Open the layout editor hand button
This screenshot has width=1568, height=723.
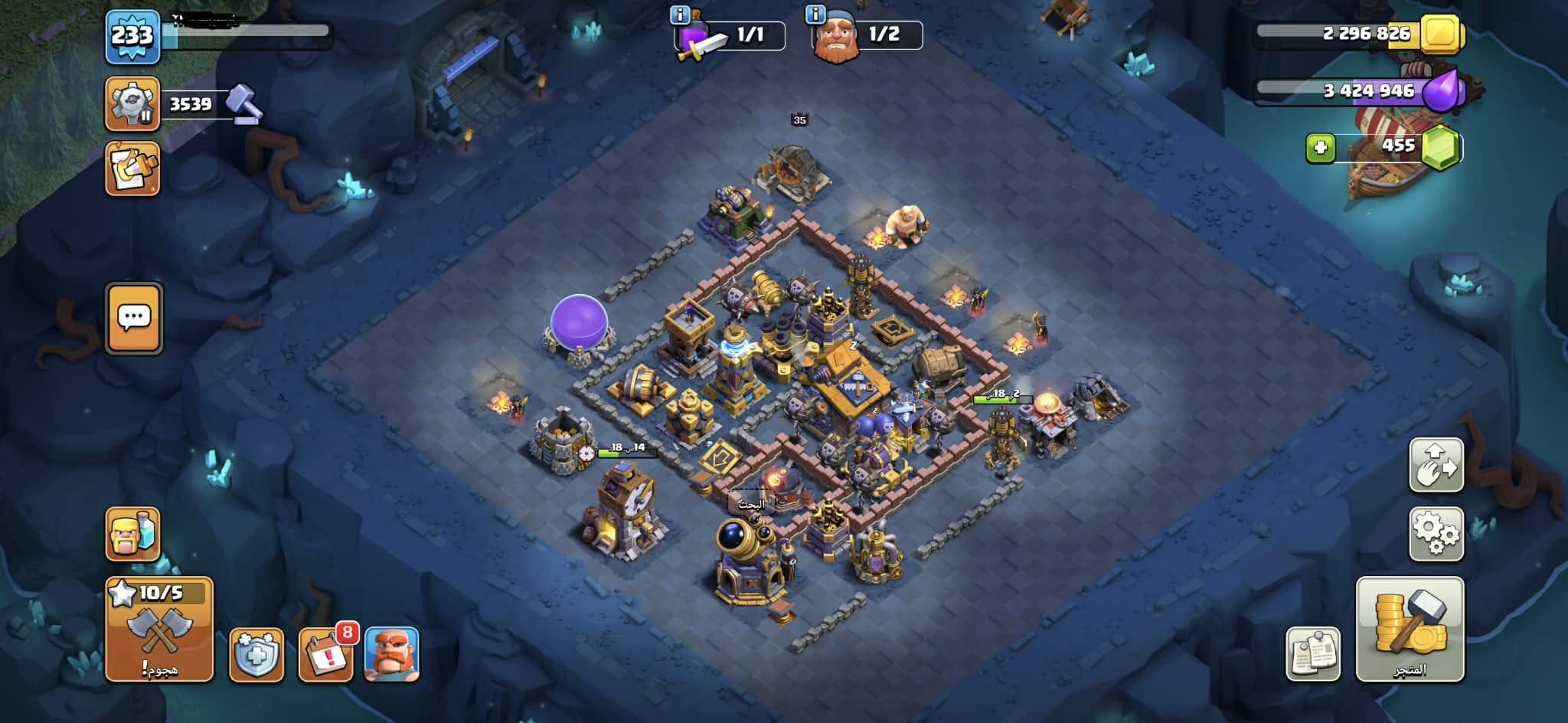click(x=1436, y=465)
